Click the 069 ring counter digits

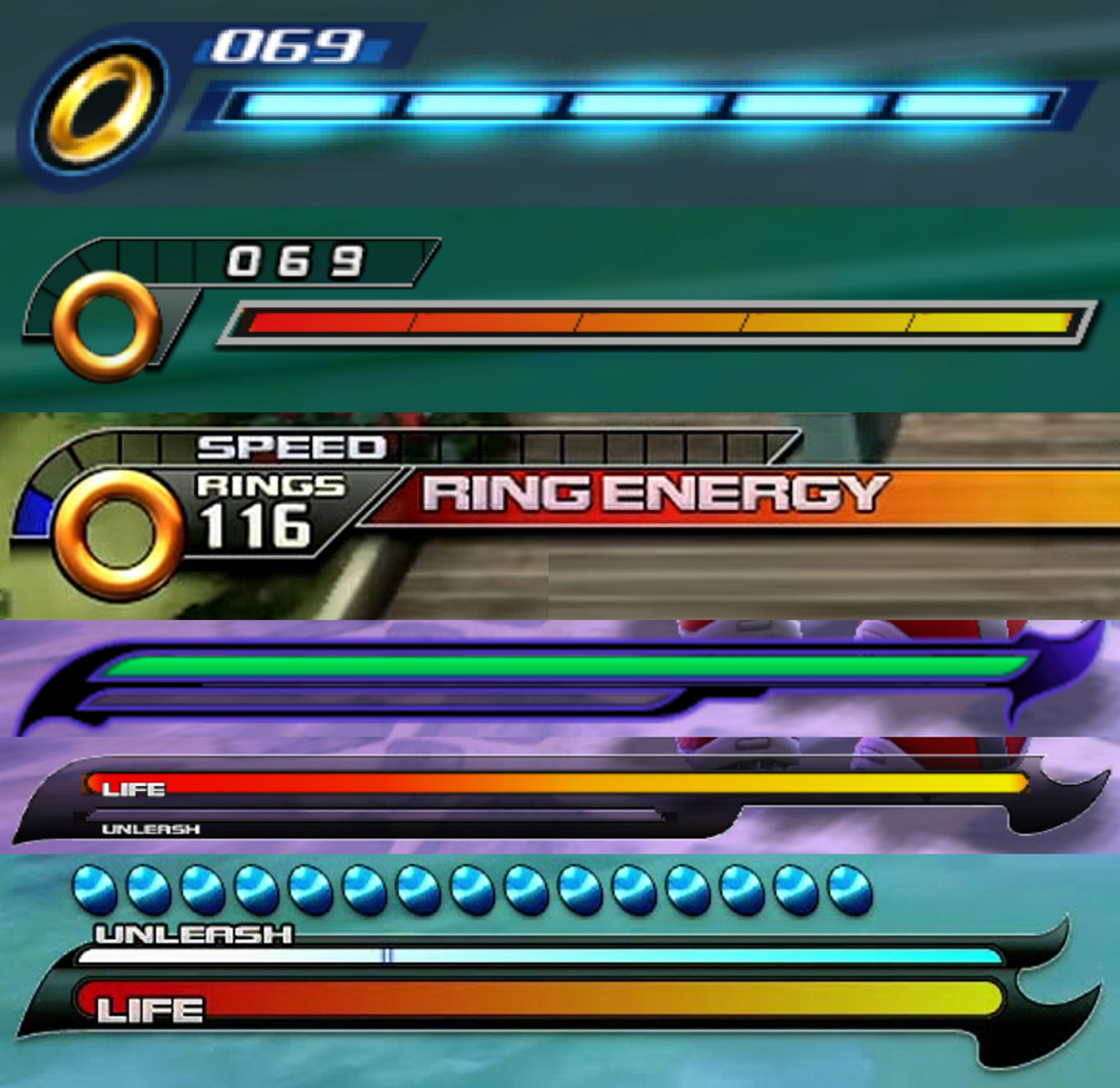[287, 46]
